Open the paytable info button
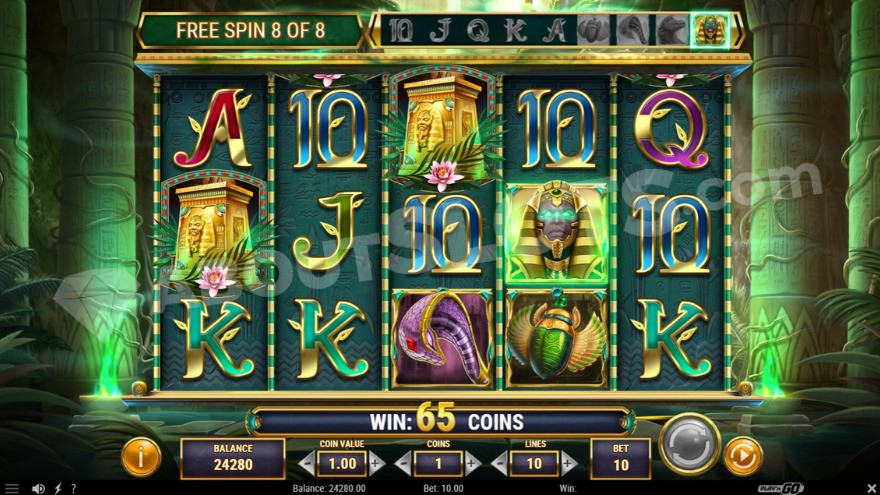This screenshot has height=495, width=880. click(141, 457)
